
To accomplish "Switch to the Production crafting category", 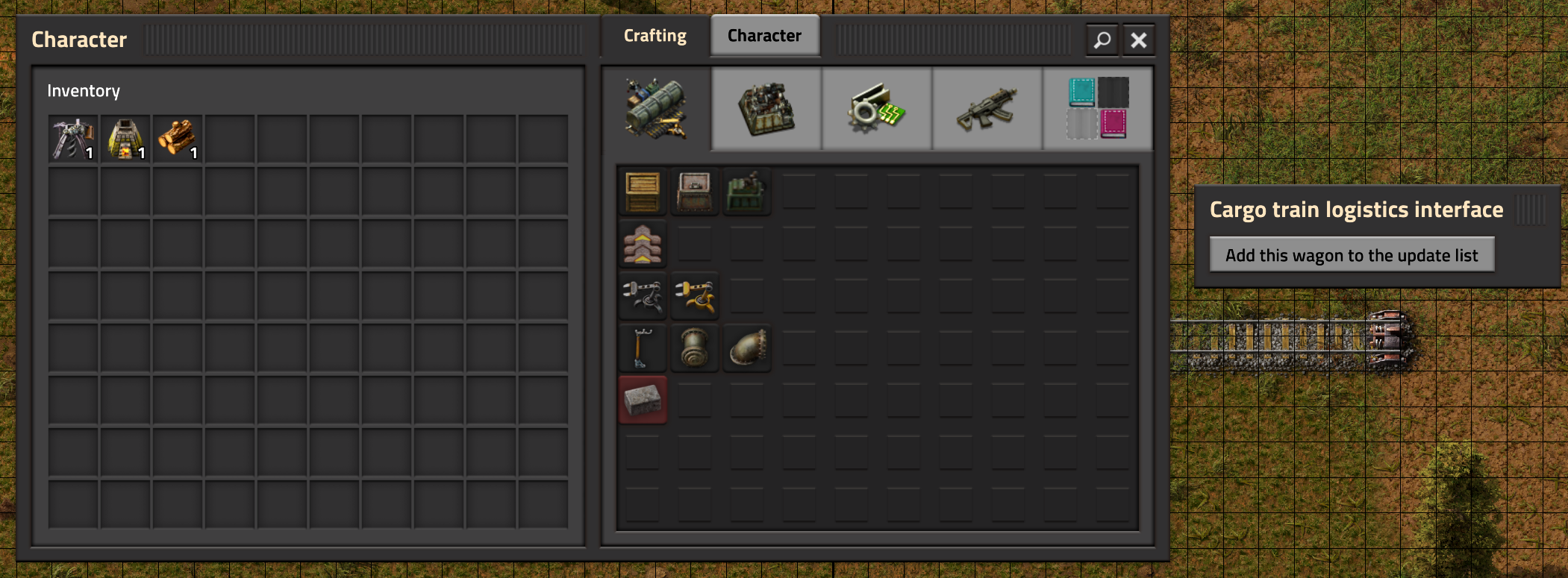I will (x=765, y=109).
